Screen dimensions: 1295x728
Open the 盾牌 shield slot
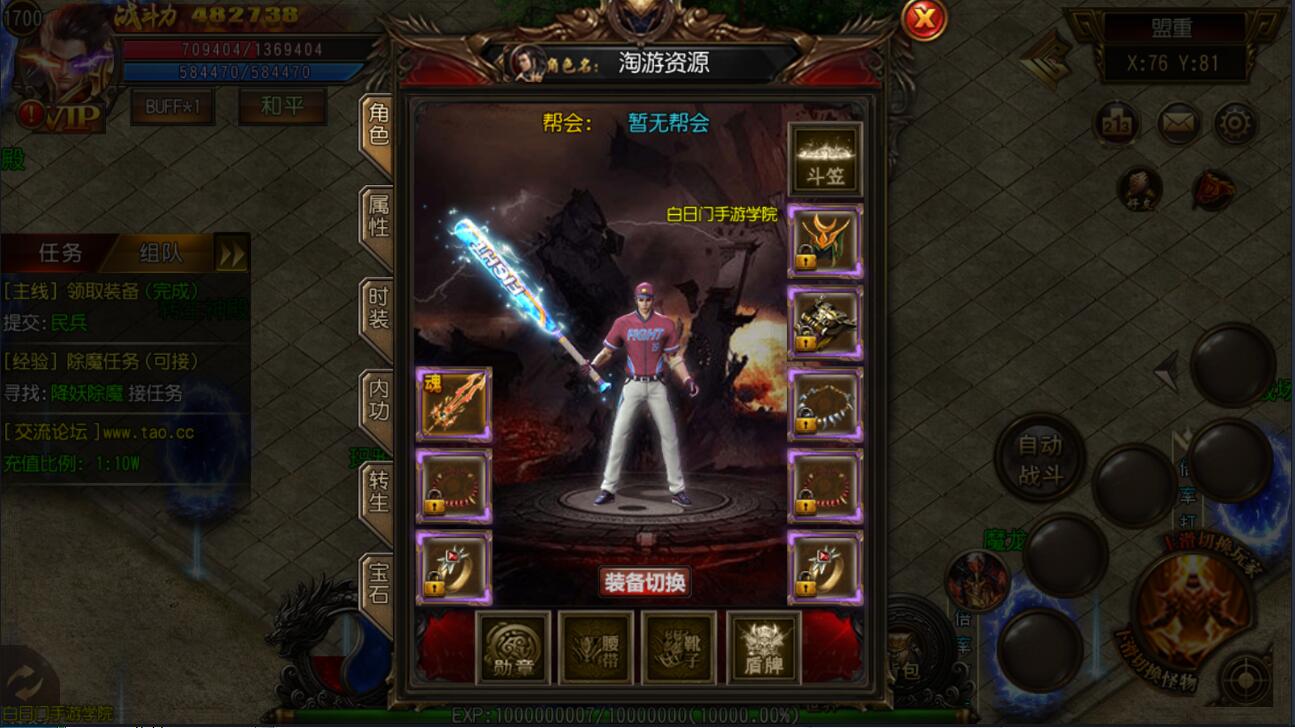763,648
